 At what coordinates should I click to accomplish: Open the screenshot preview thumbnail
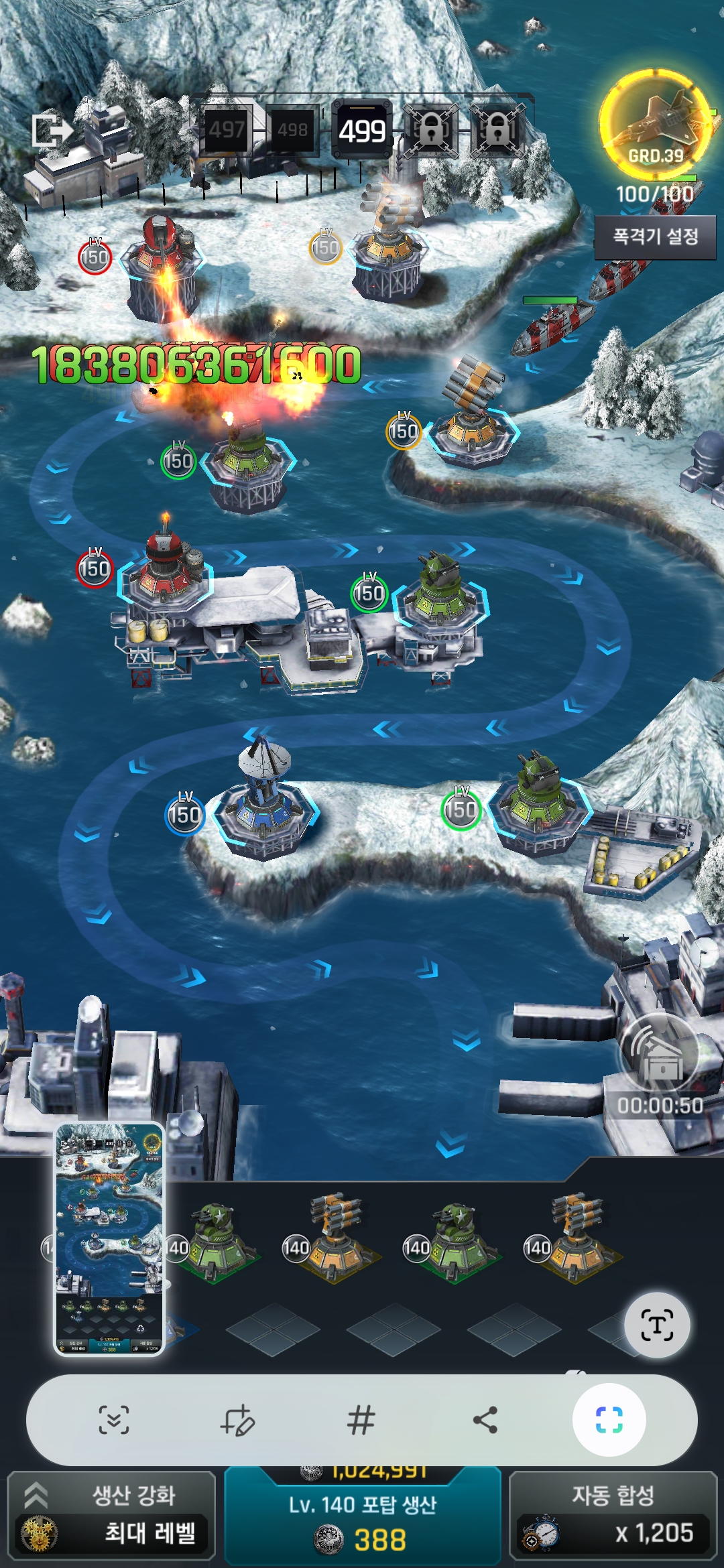(x=109, y=1239)
